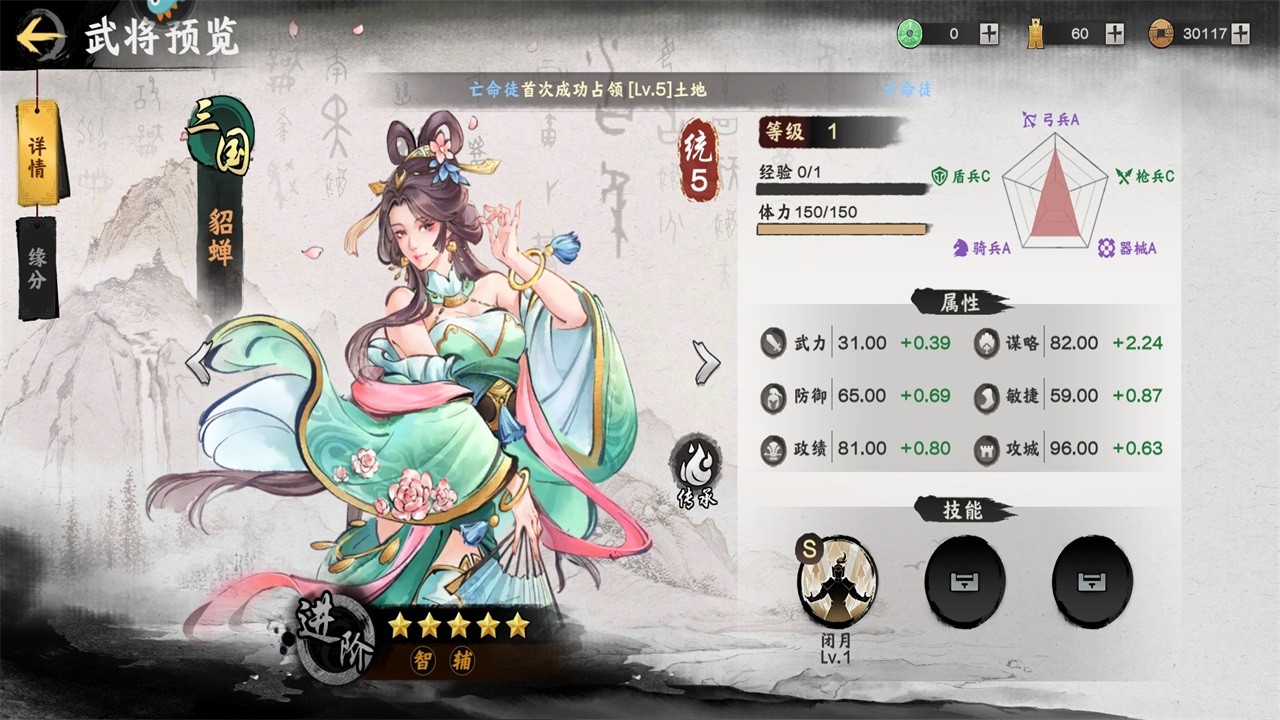Tap the 进阶 advance button
This screenshot has height=720, width=1280.
click(x=335, y=638)
